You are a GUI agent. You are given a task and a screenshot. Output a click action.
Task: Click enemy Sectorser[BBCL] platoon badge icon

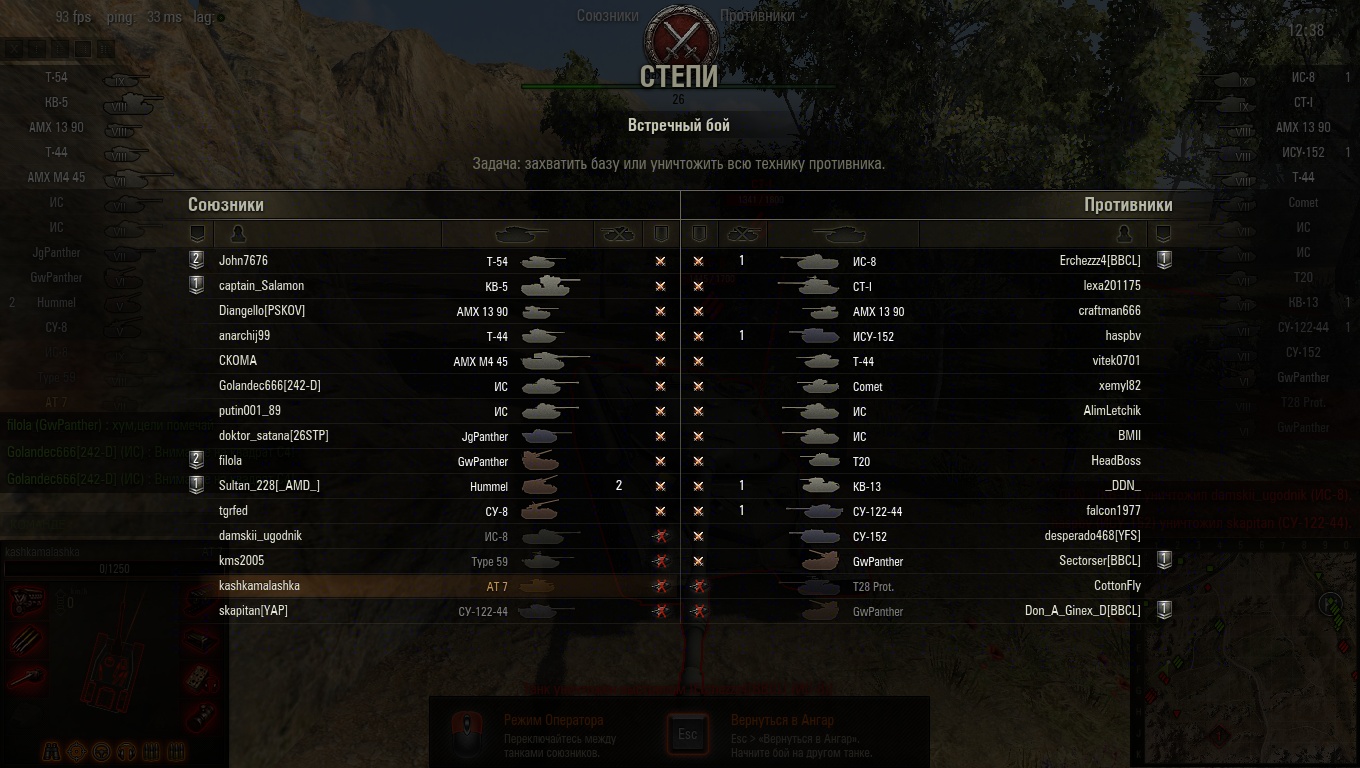pos(1163,560)
